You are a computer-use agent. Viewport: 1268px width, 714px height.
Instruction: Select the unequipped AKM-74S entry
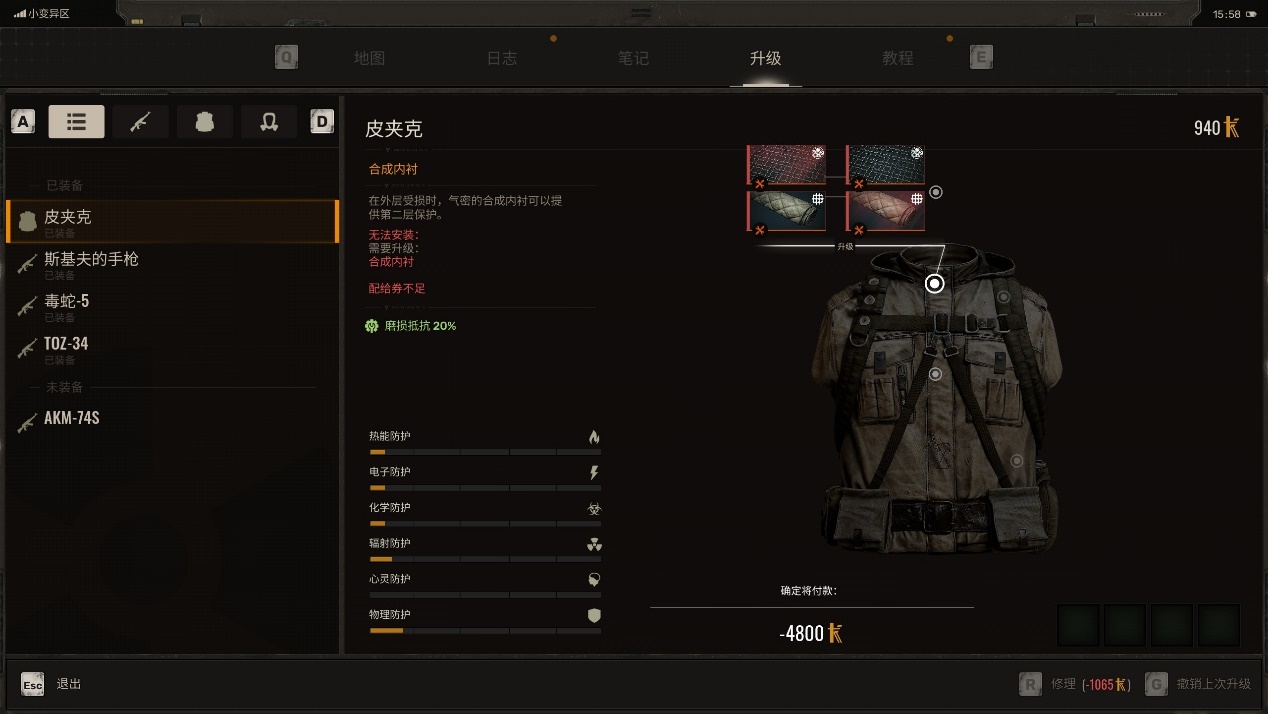(x=170, y=419)
